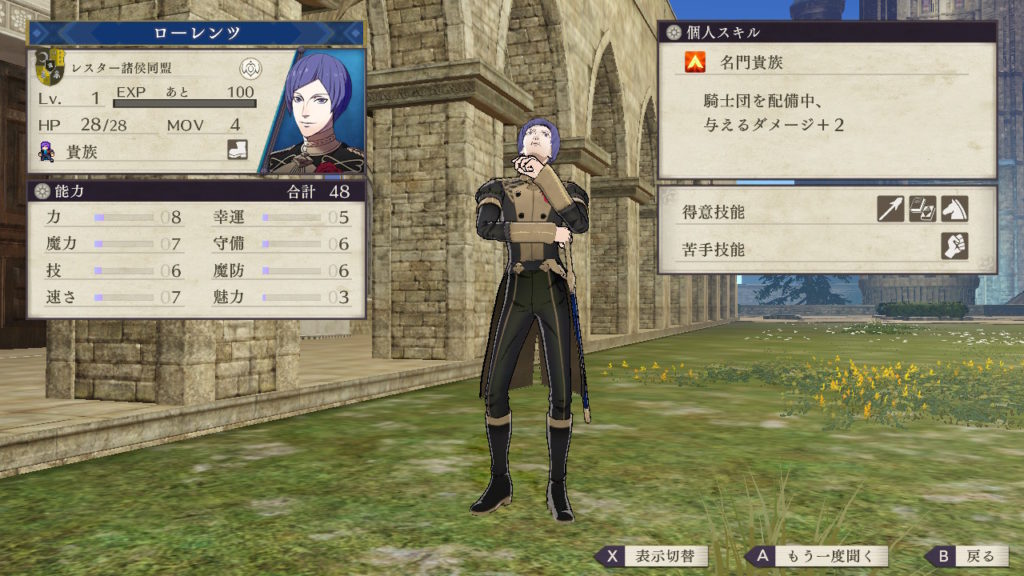Click the Leicester Alliance shield emblem

pos(49,67)
